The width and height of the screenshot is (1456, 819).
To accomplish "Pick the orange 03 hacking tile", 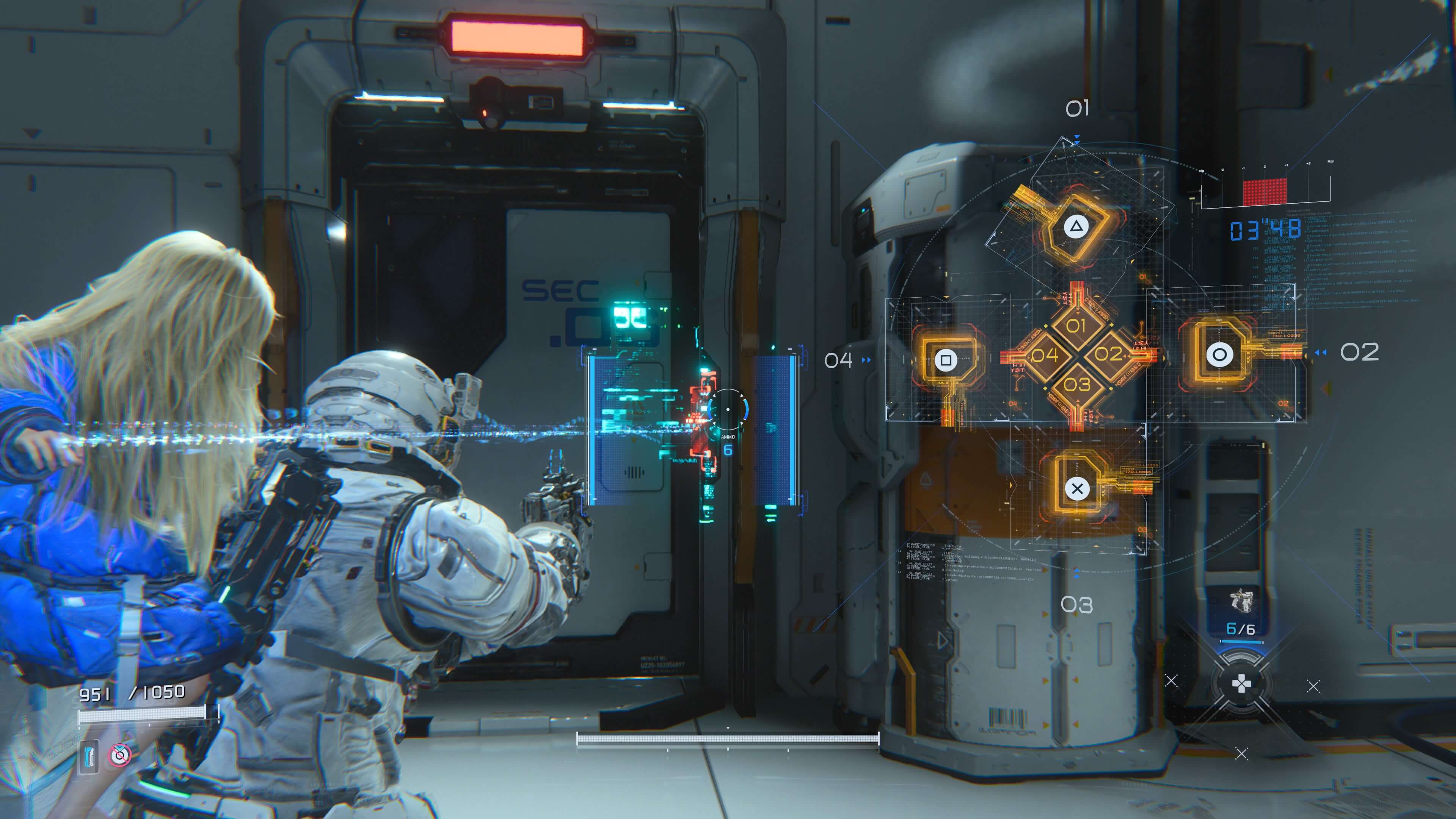I will [1077, 384].
